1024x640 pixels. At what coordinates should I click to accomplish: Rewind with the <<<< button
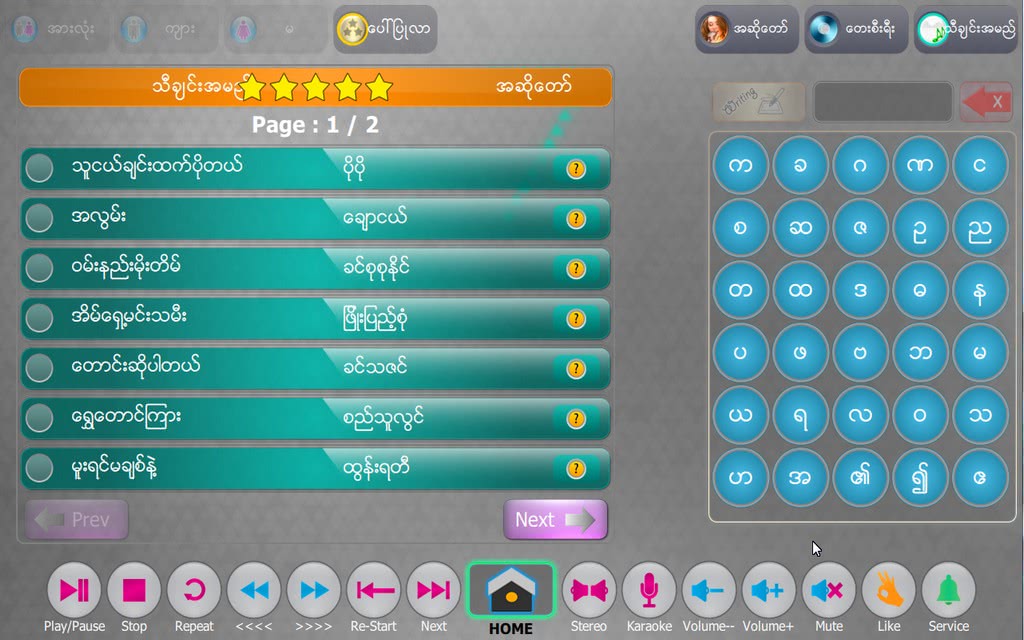(x=254, y=590)
